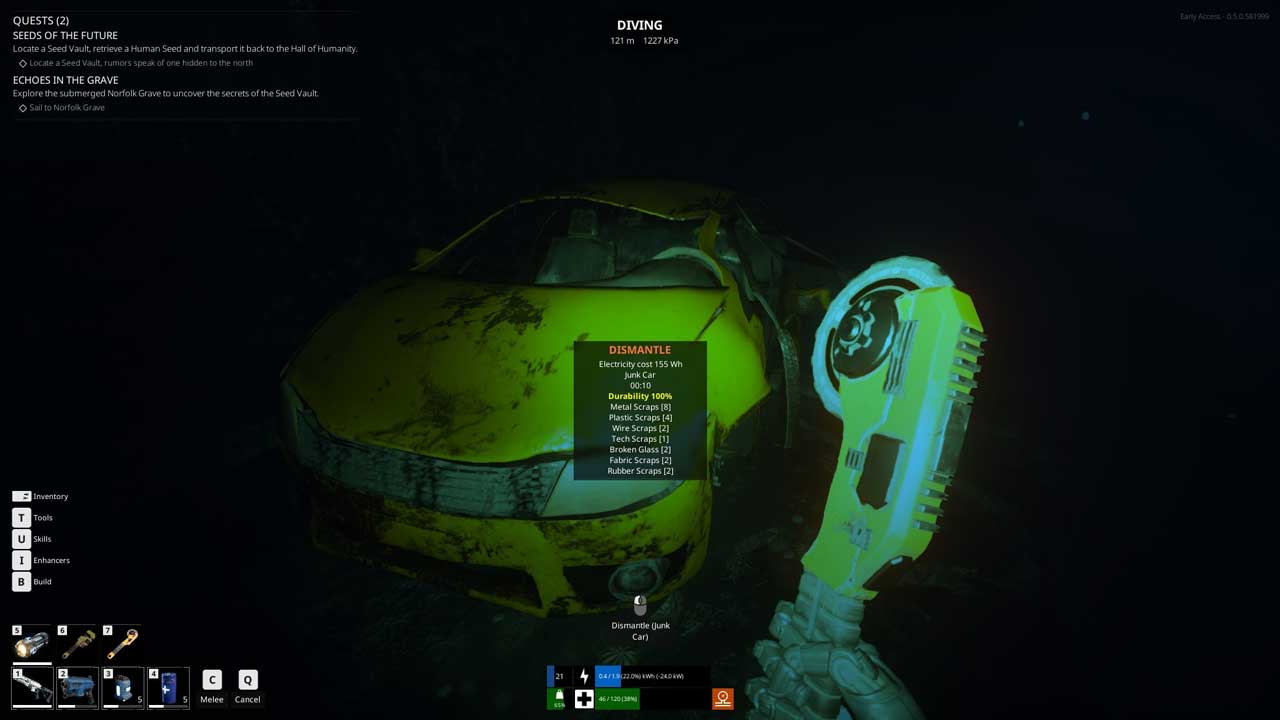Click the orange status icon beside the bars
The height and width of the screenshot is (720, 1280).
click(x=722, y=698)
